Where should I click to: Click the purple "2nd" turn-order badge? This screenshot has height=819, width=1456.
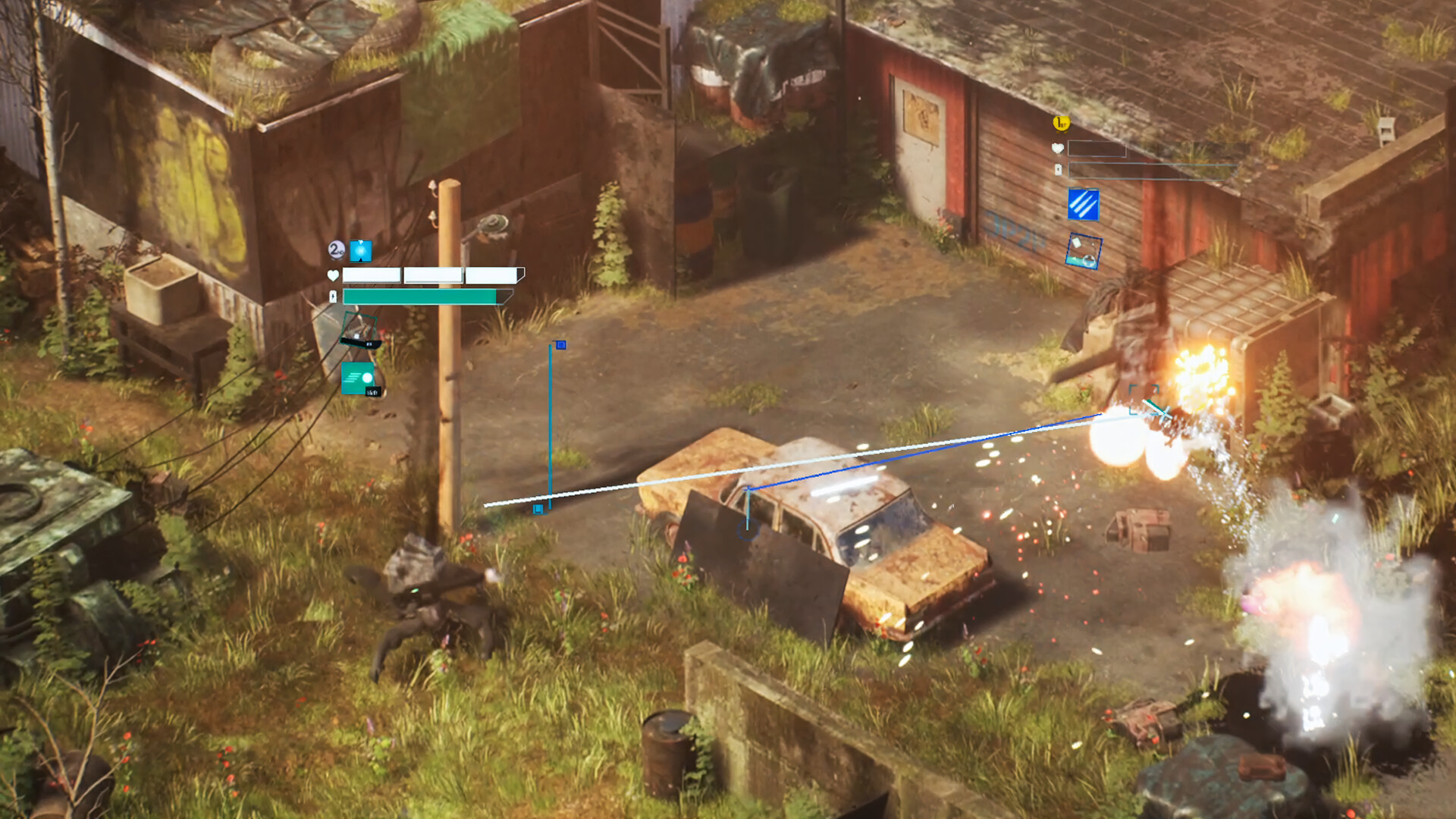pos(336,250)
